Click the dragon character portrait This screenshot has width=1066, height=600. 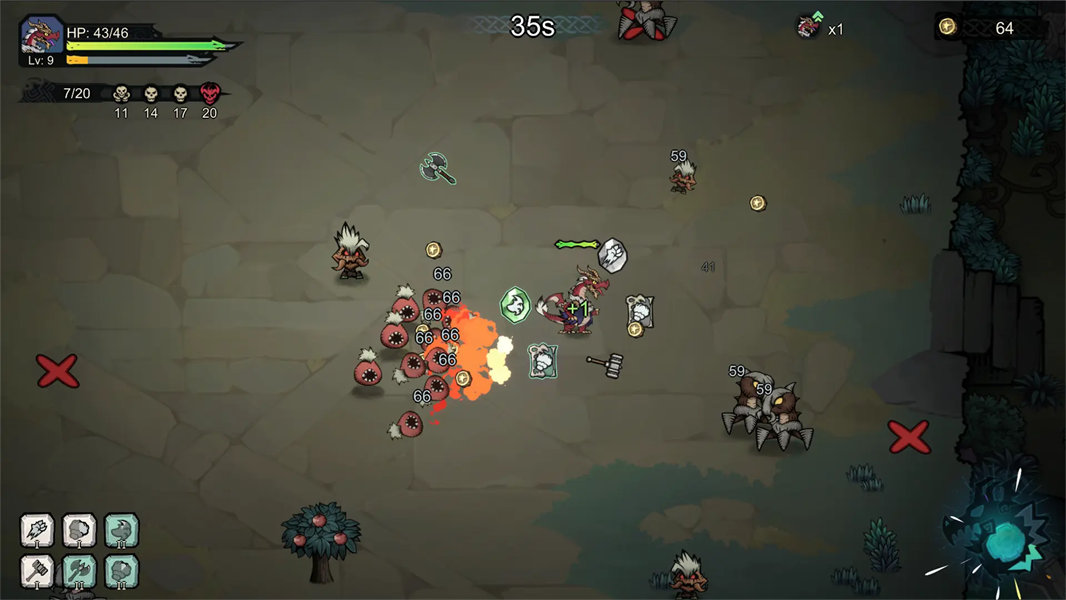[42, 37]
